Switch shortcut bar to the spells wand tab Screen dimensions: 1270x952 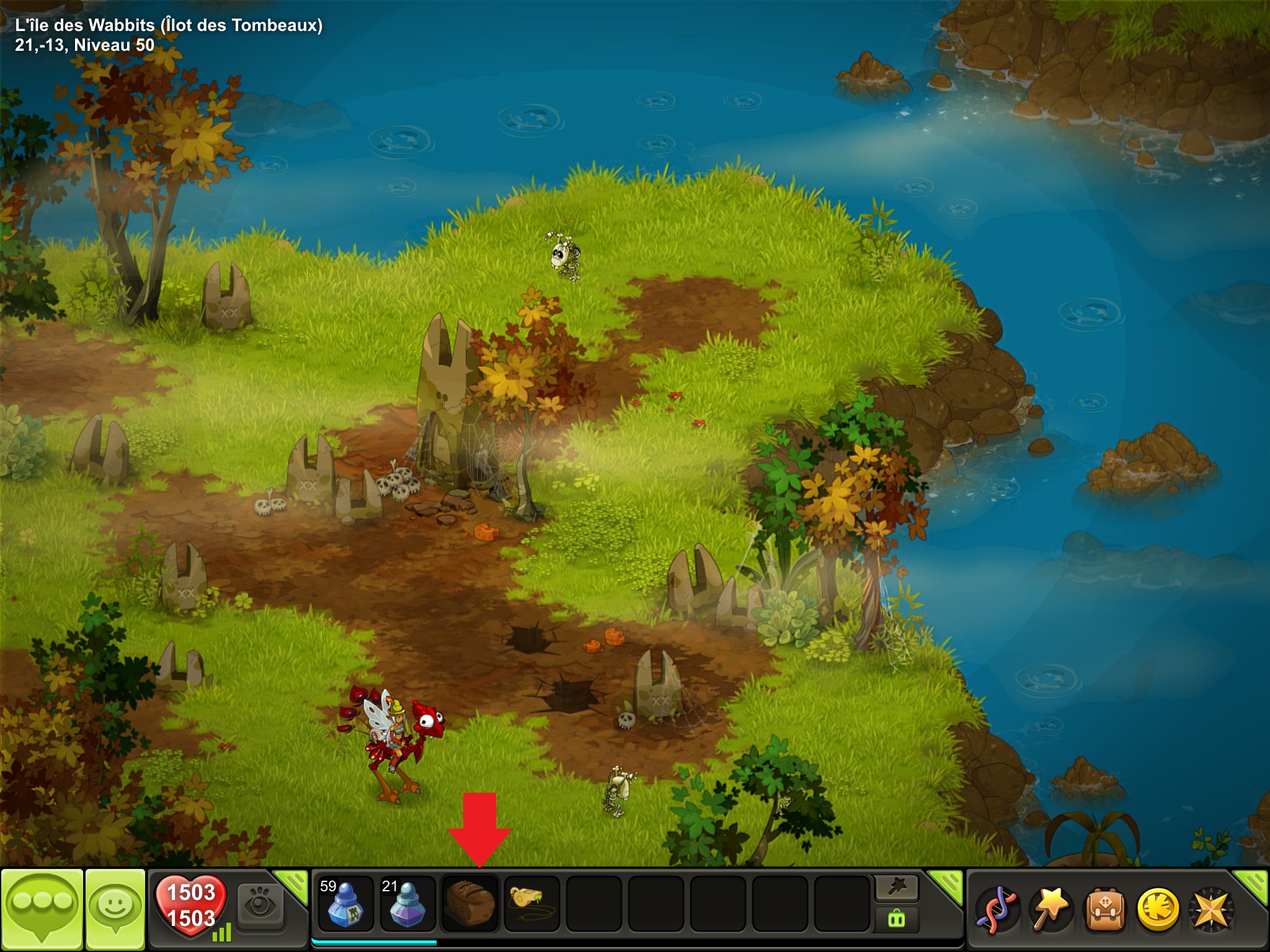click(897, 888)
